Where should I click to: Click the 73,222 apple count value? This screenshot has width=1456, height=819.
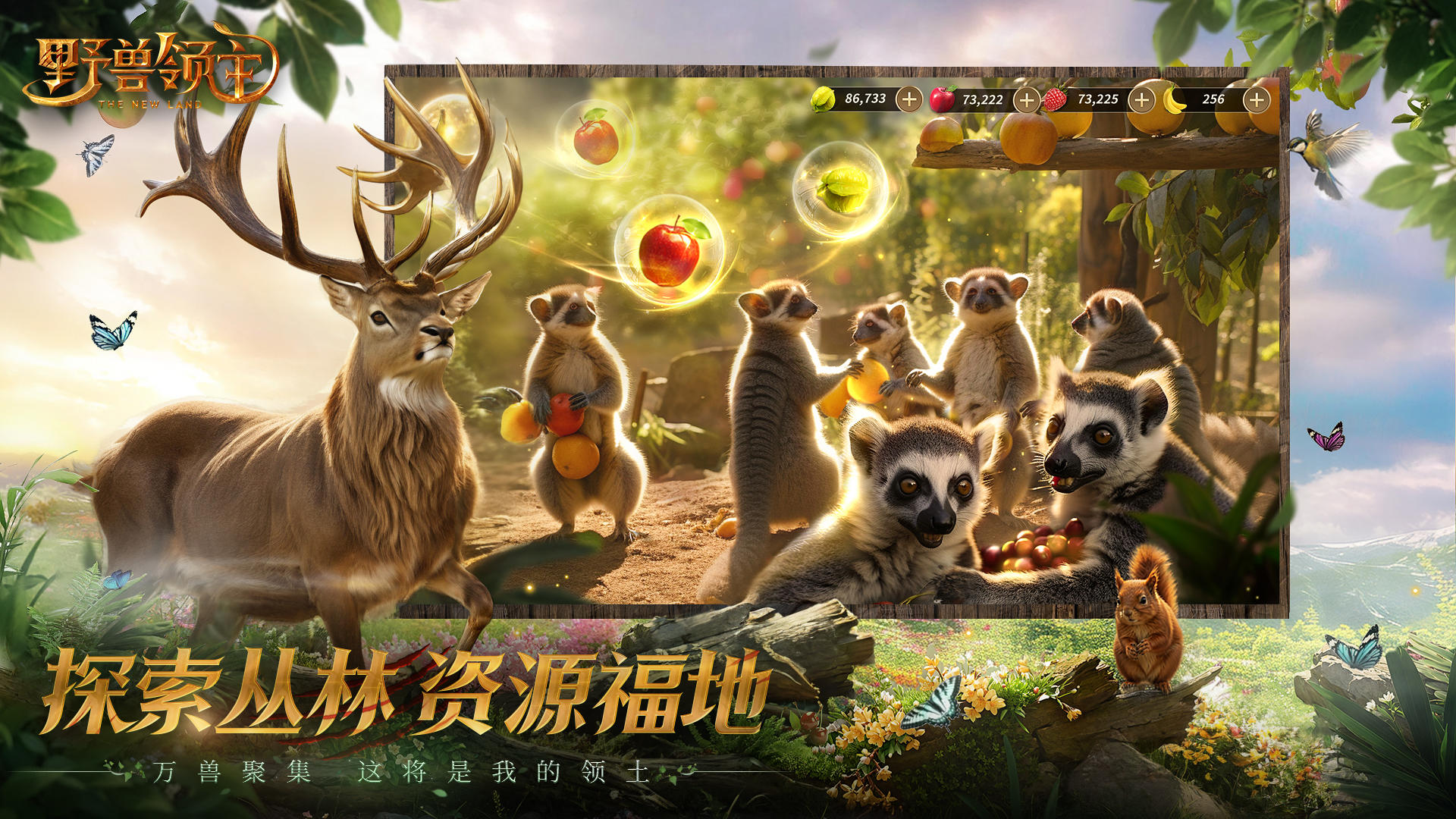pyautogui.click(x=982, y=99)
